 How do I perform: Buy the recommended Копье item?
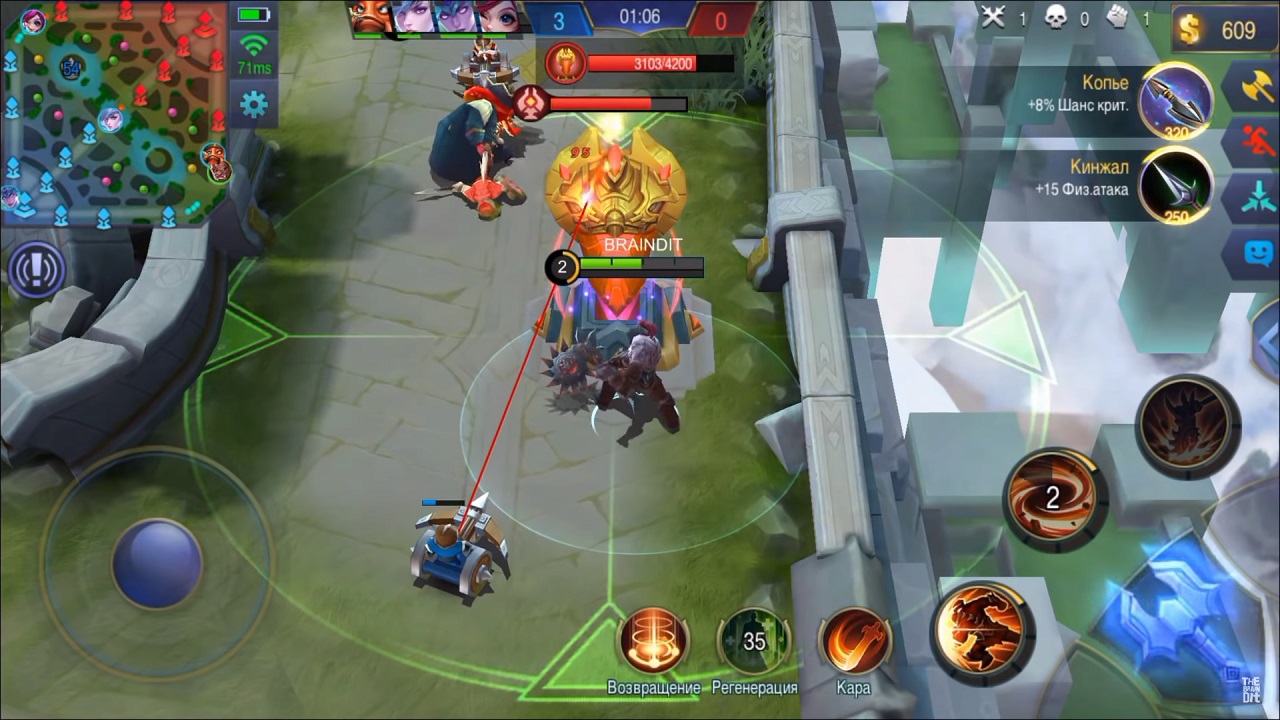pos(1177,99)
